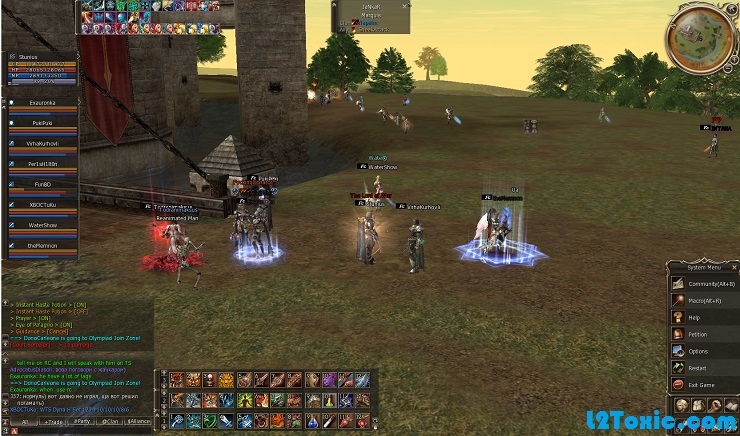Open the Options settings
Screen dimensions: 740x436
pyautogui.click(x=697, y=351)
